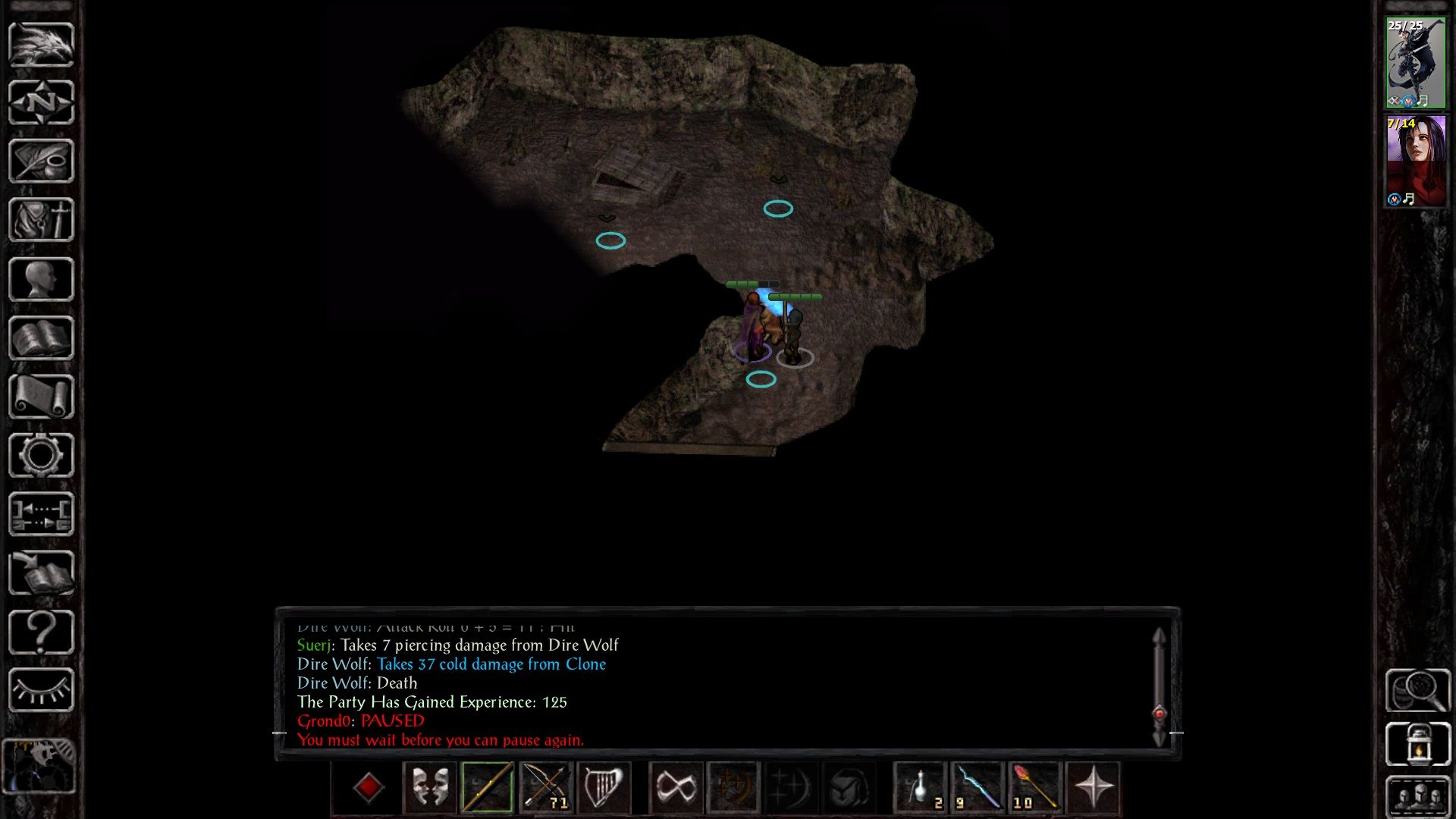
Task: Show the character record head icon
Action: click(x=41, y=279)
